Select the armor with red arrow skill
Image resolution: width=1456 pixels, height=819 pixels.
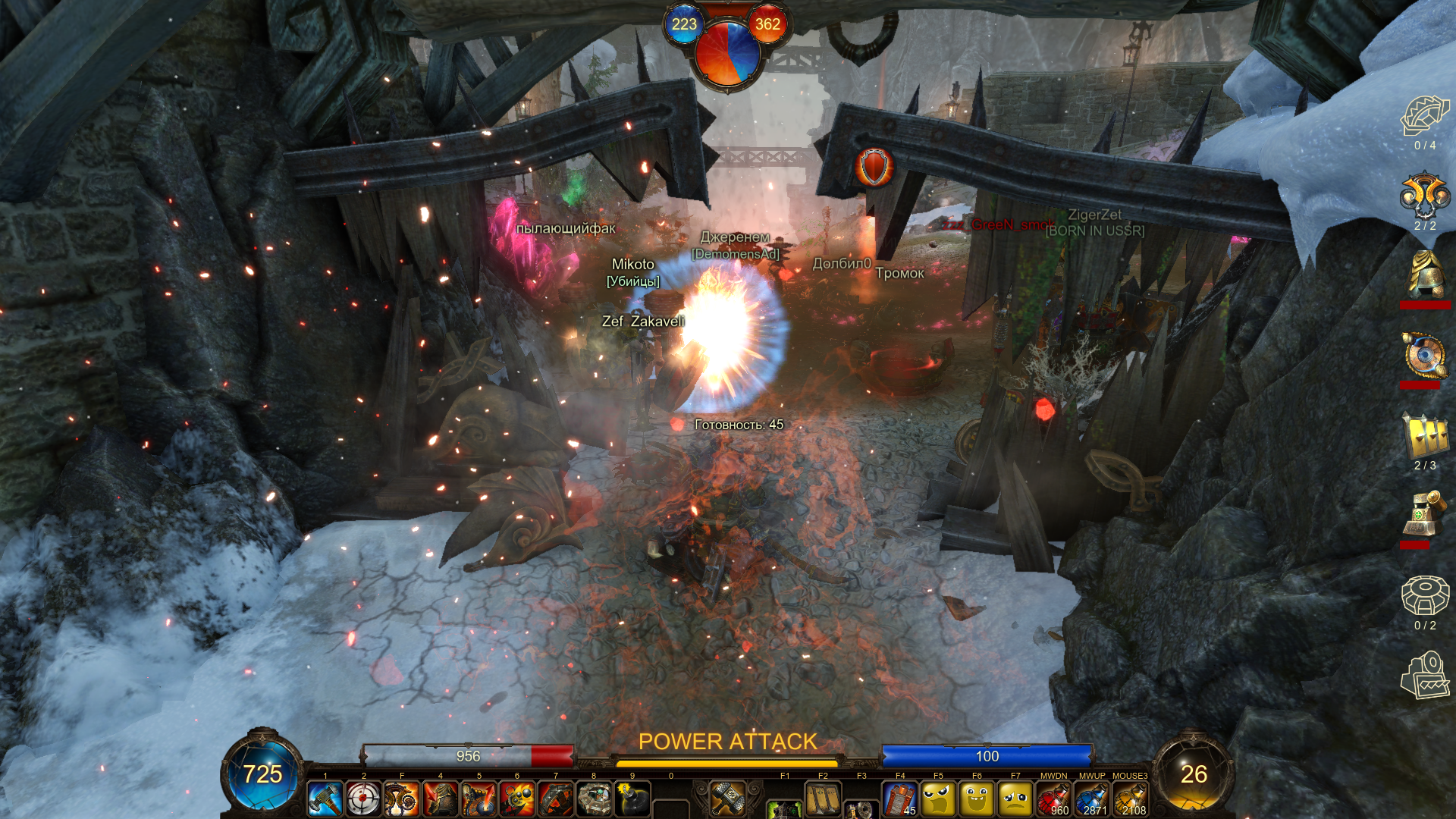(441, 799)
